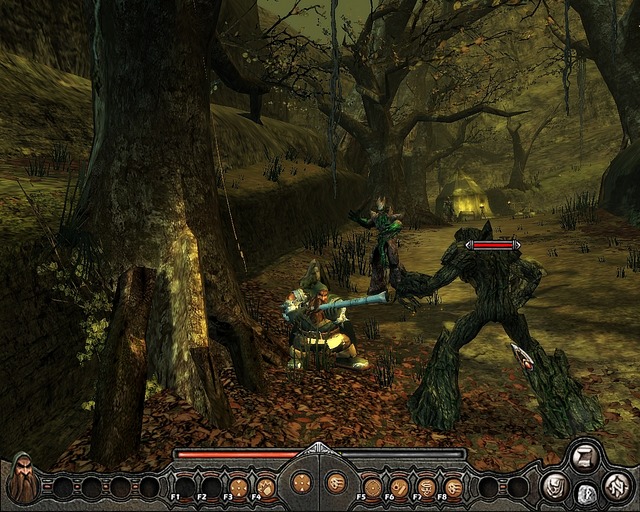Activate the F6 skill slot

pos(400,487)
